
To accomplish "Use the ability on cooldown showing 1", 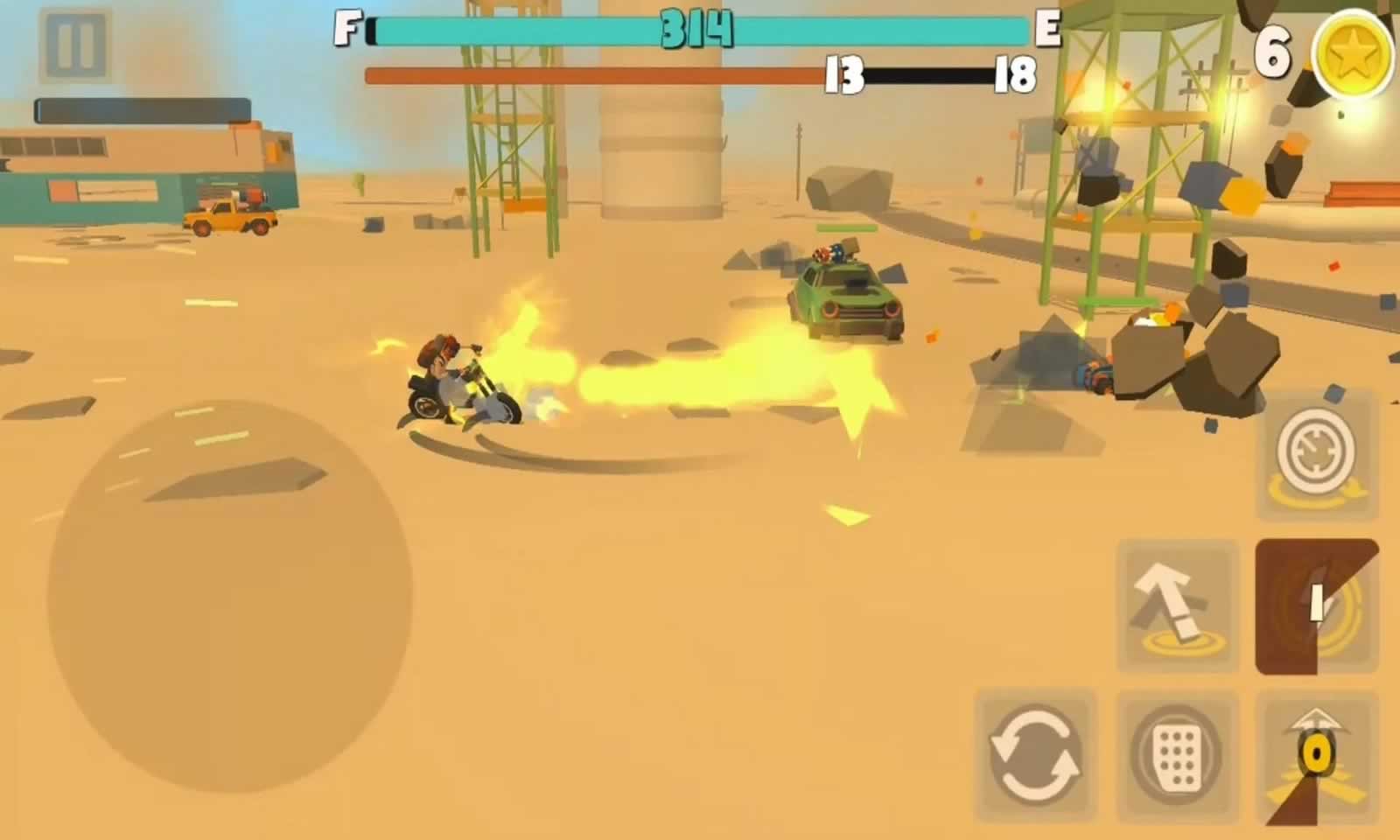I will coord(1317,605).
